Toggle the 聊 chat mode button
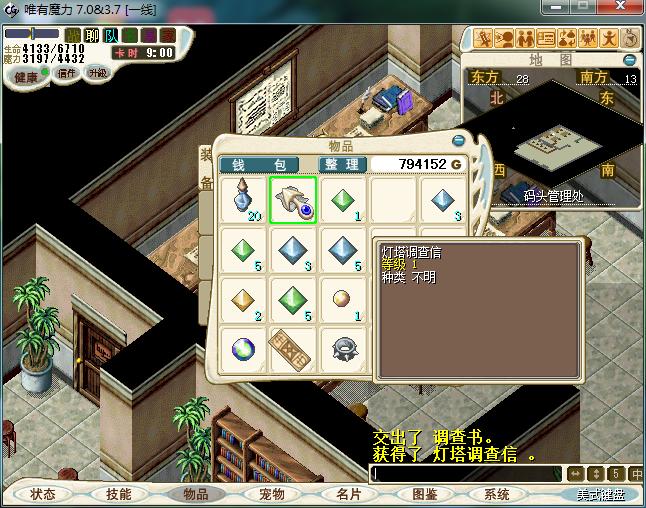The image size is (646, 508). pos(92,35)
